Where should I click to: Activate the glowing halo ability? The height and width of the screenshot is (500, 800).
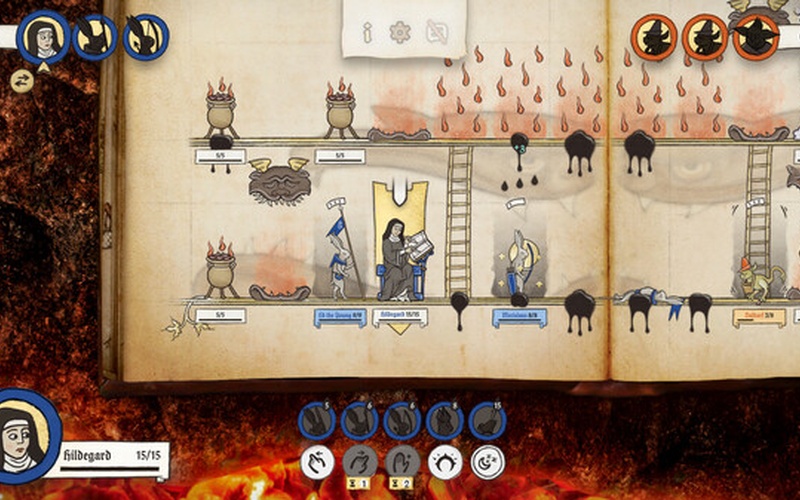tap(445, 462)
